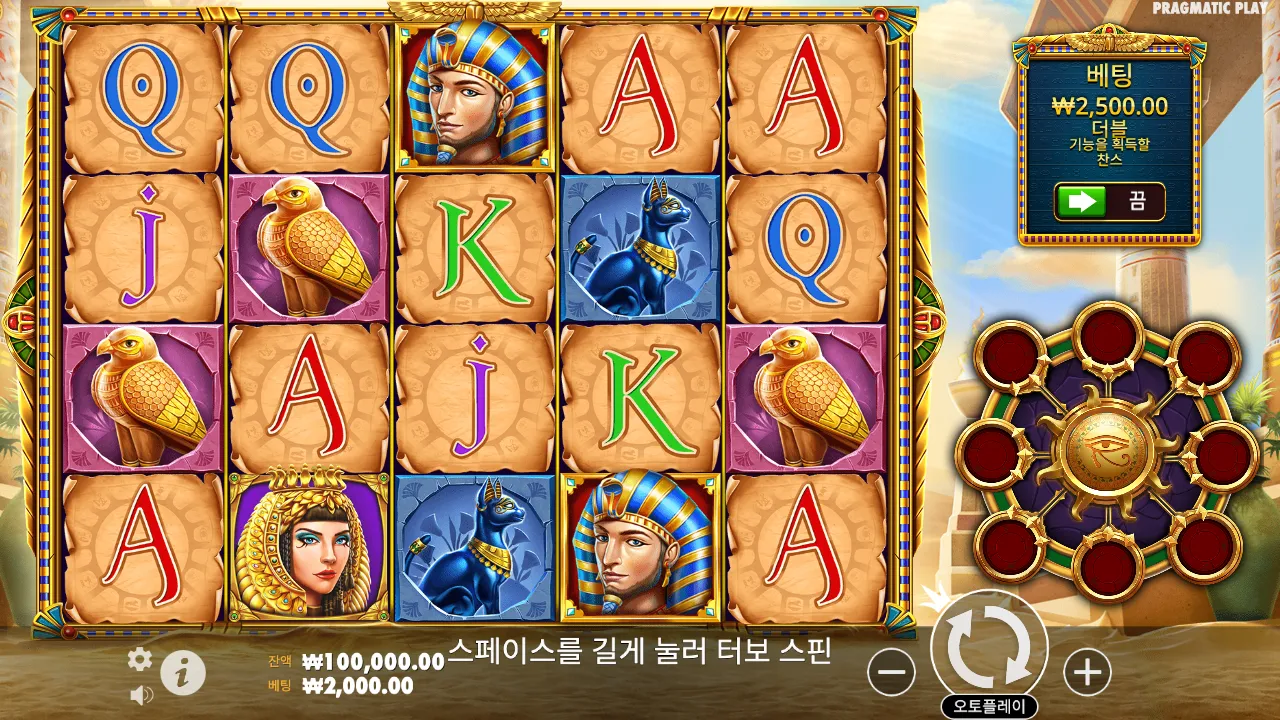1280x720 pixels.
Task: Toggle the double chance 끔 switch
Action: coord(1109,201)
